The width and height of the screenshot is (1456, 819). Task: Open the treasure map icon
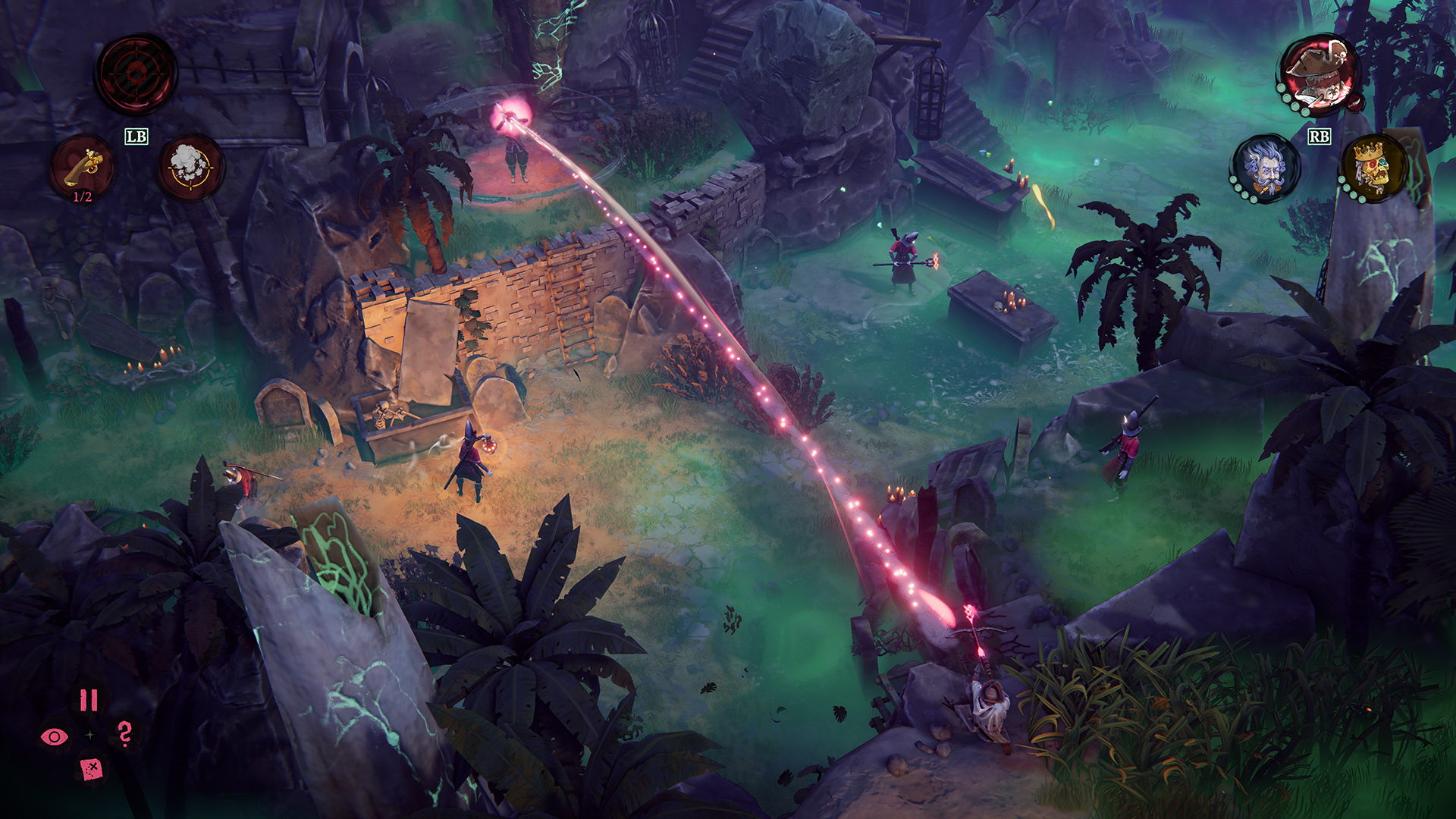[90, 768]
